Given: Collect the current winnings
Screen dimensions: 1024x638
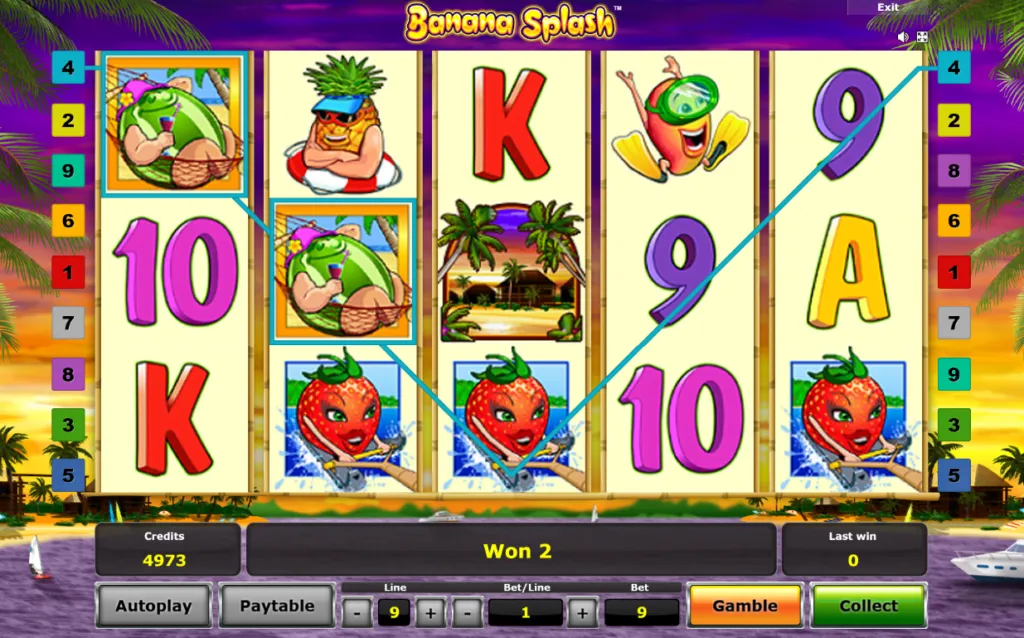Looking at the screenshot, I should pyautogui.click(x=868, y=606).
